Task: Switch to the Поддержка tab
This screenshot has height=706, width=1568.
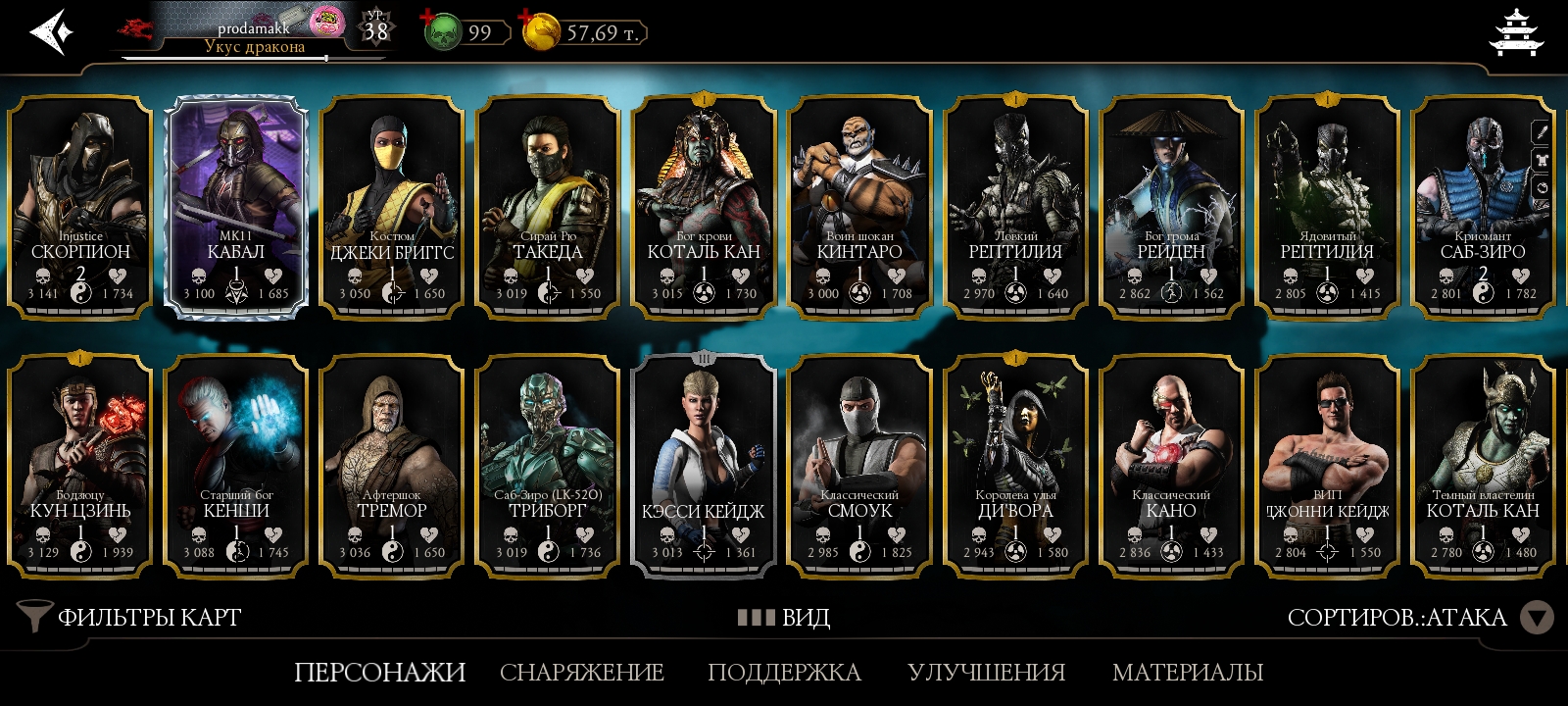Action: pyautogui.click(x=784, y=672)
